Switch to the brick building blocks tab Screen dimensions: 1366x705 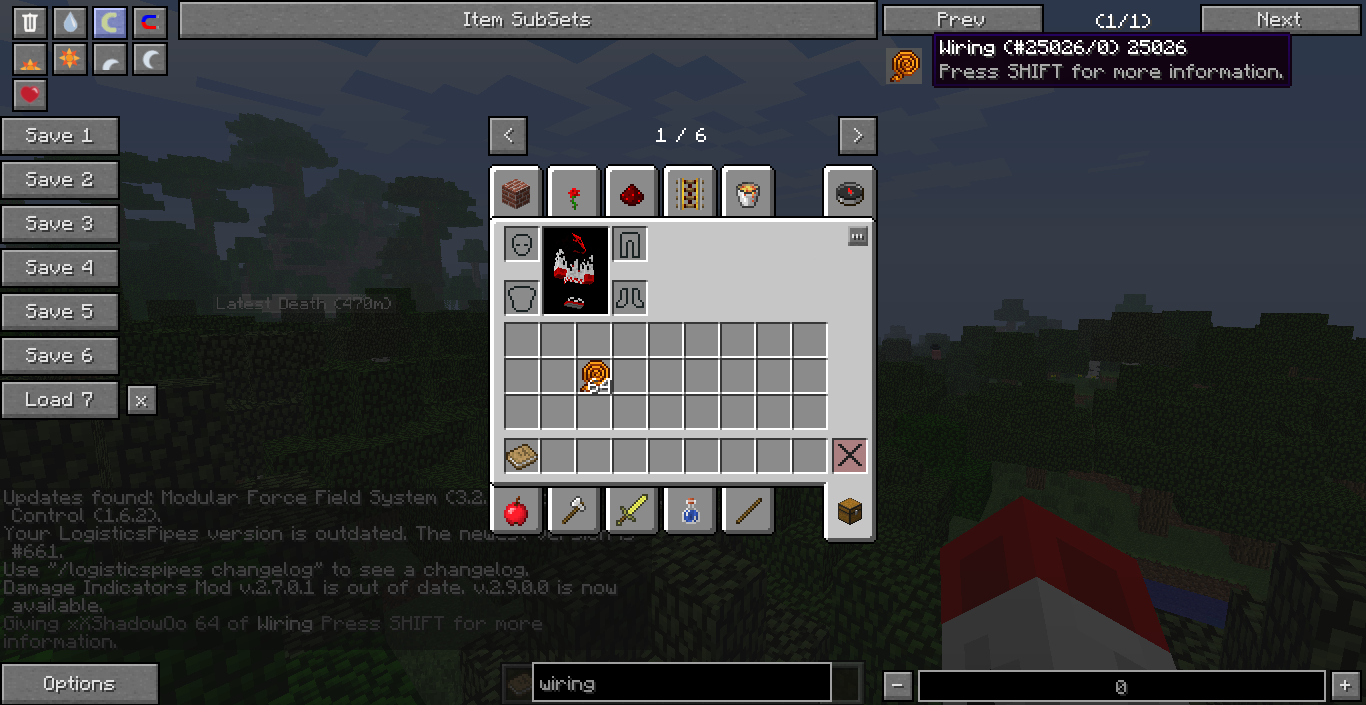[x=516, y=194]
